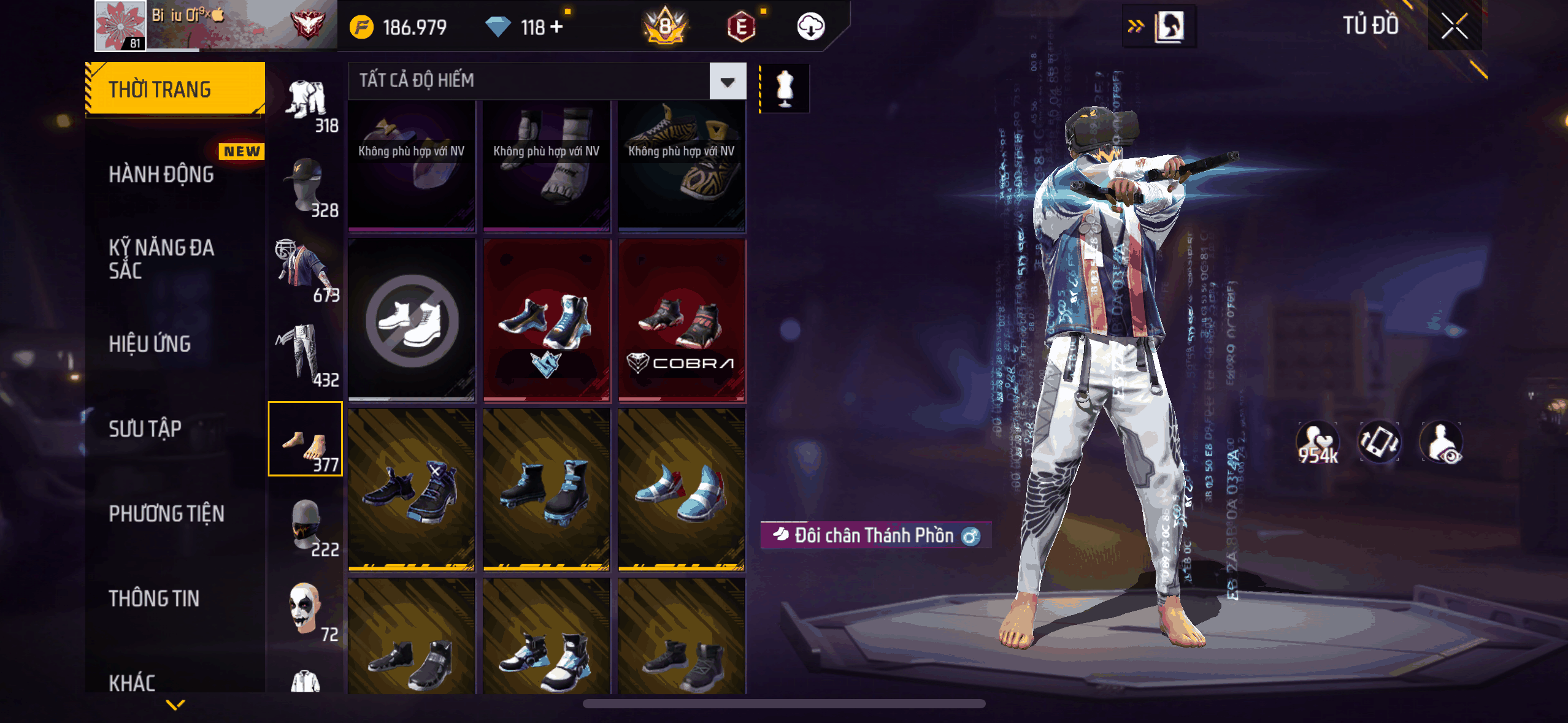Image resolution: width=1568 pixels, height=723 pixels.
Task: Close the wardrobe screen
Action: point(1454,26)
